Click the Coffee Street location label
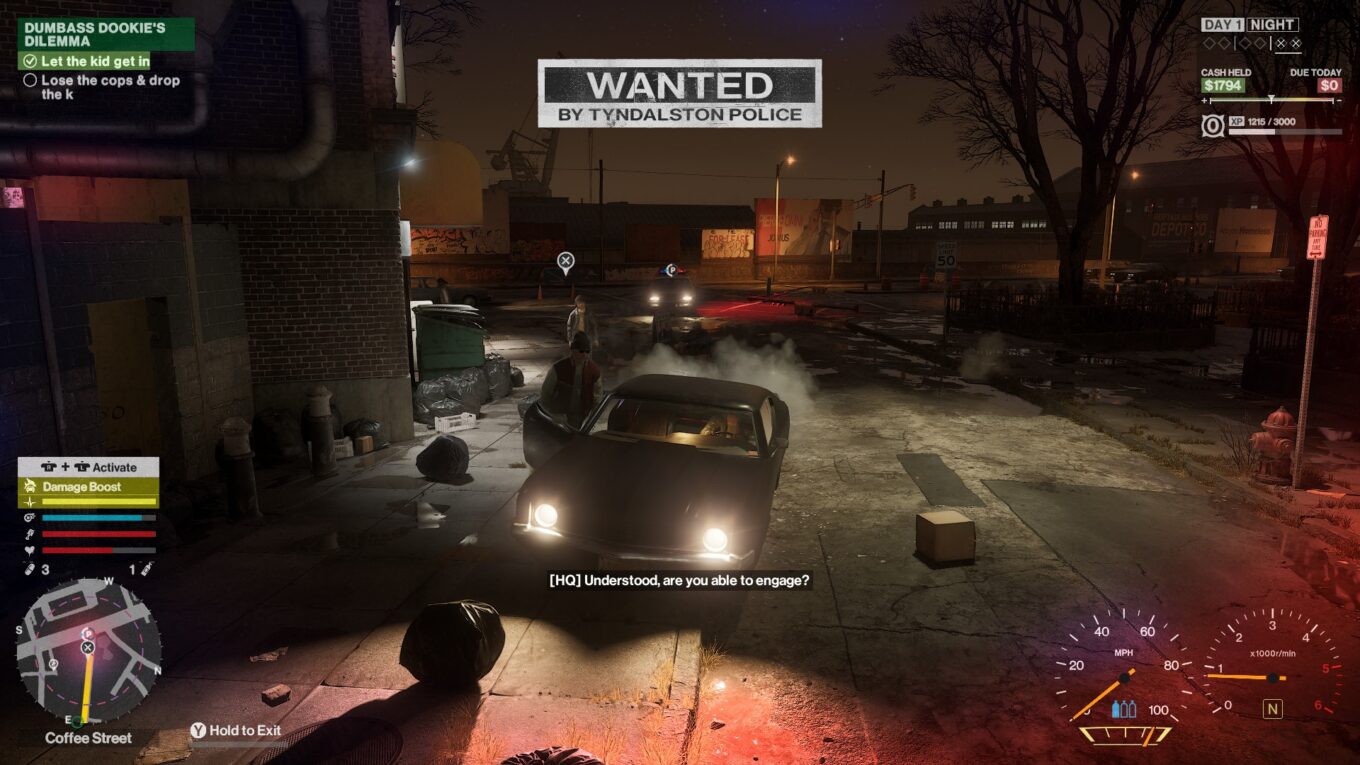The height and width of the screenshot is (765, 1360). (x=88, y=738)
